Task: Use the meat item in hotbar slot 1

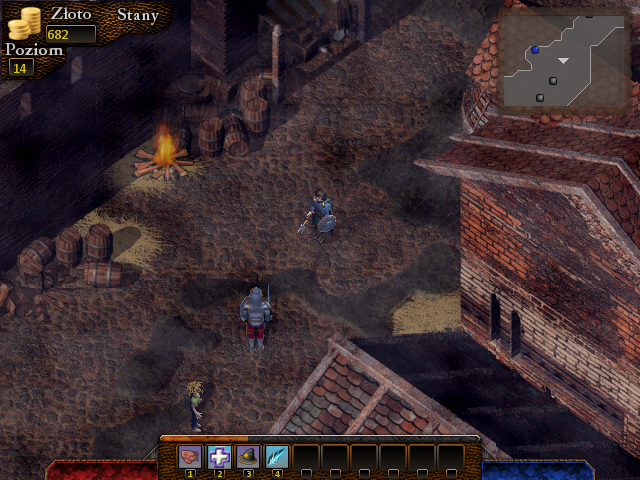Action: 190,458
